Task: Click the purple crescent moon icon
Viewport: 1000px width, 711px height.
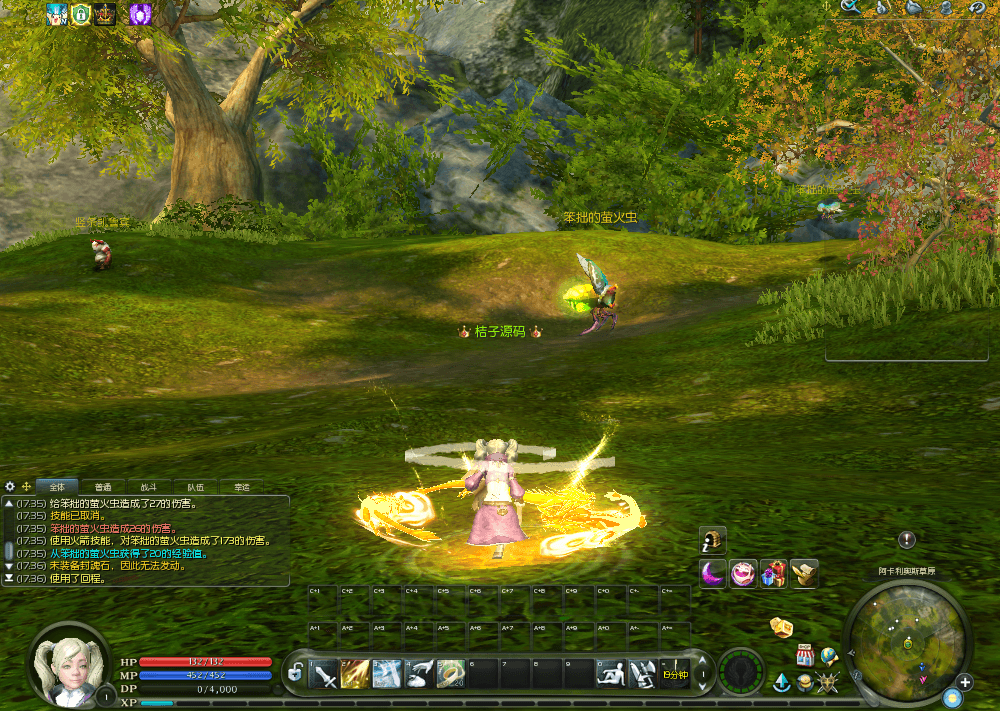Action: pos(712,574)
